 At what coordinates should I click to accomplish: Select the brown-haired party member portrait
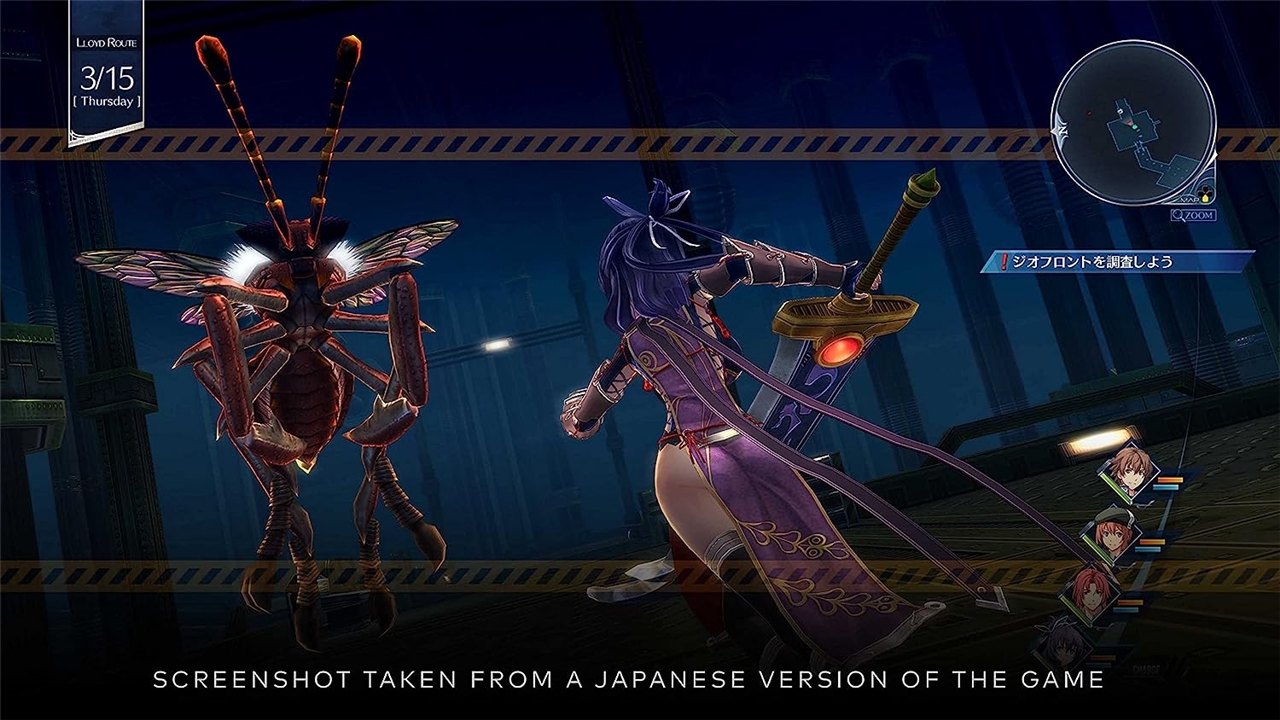coord(1130,472)
